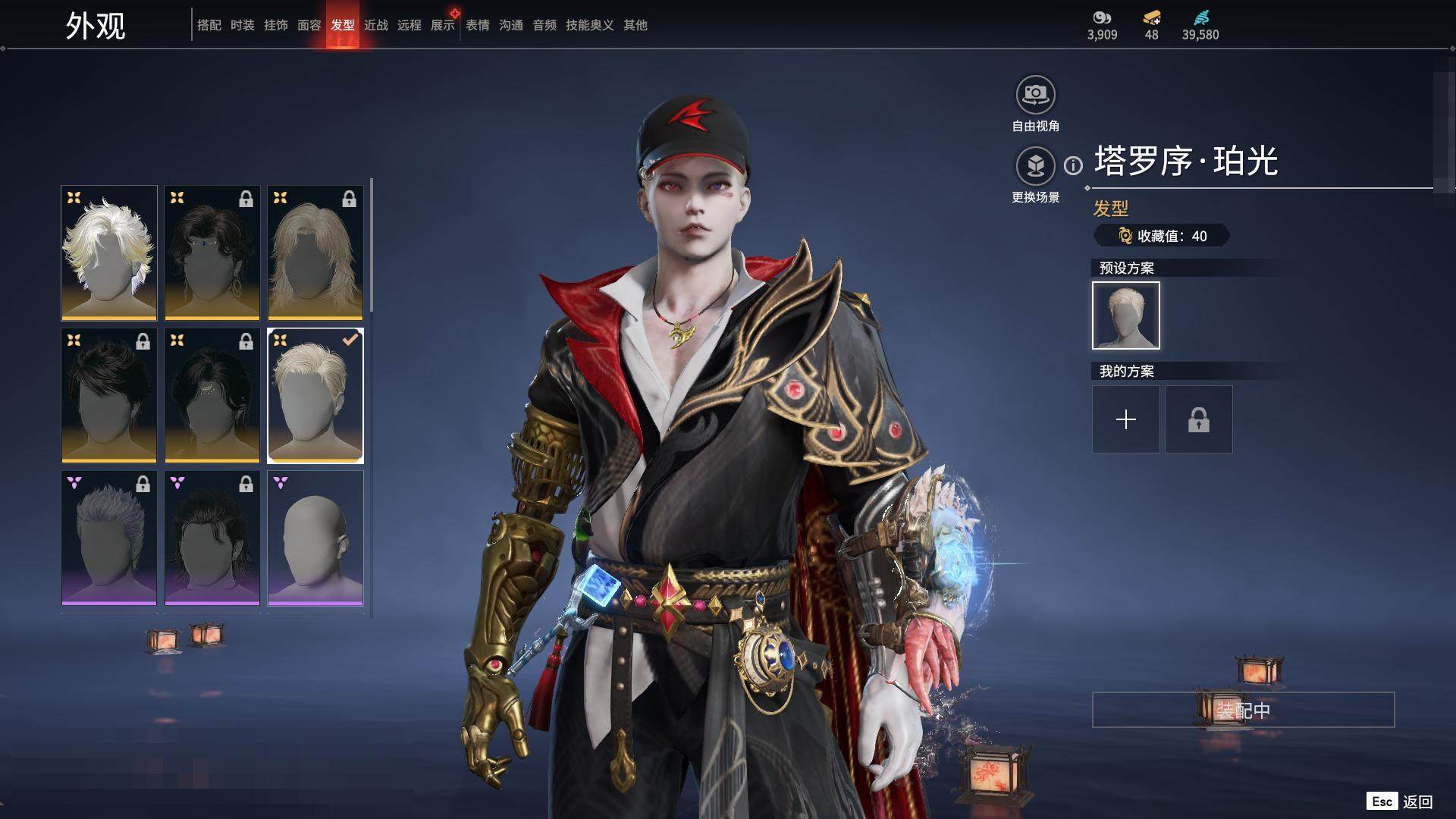This screenshot has height=819, width=1456.
Task: Select the preset hairstyle under 预设方案
Action: click(x=1125, y=315)
